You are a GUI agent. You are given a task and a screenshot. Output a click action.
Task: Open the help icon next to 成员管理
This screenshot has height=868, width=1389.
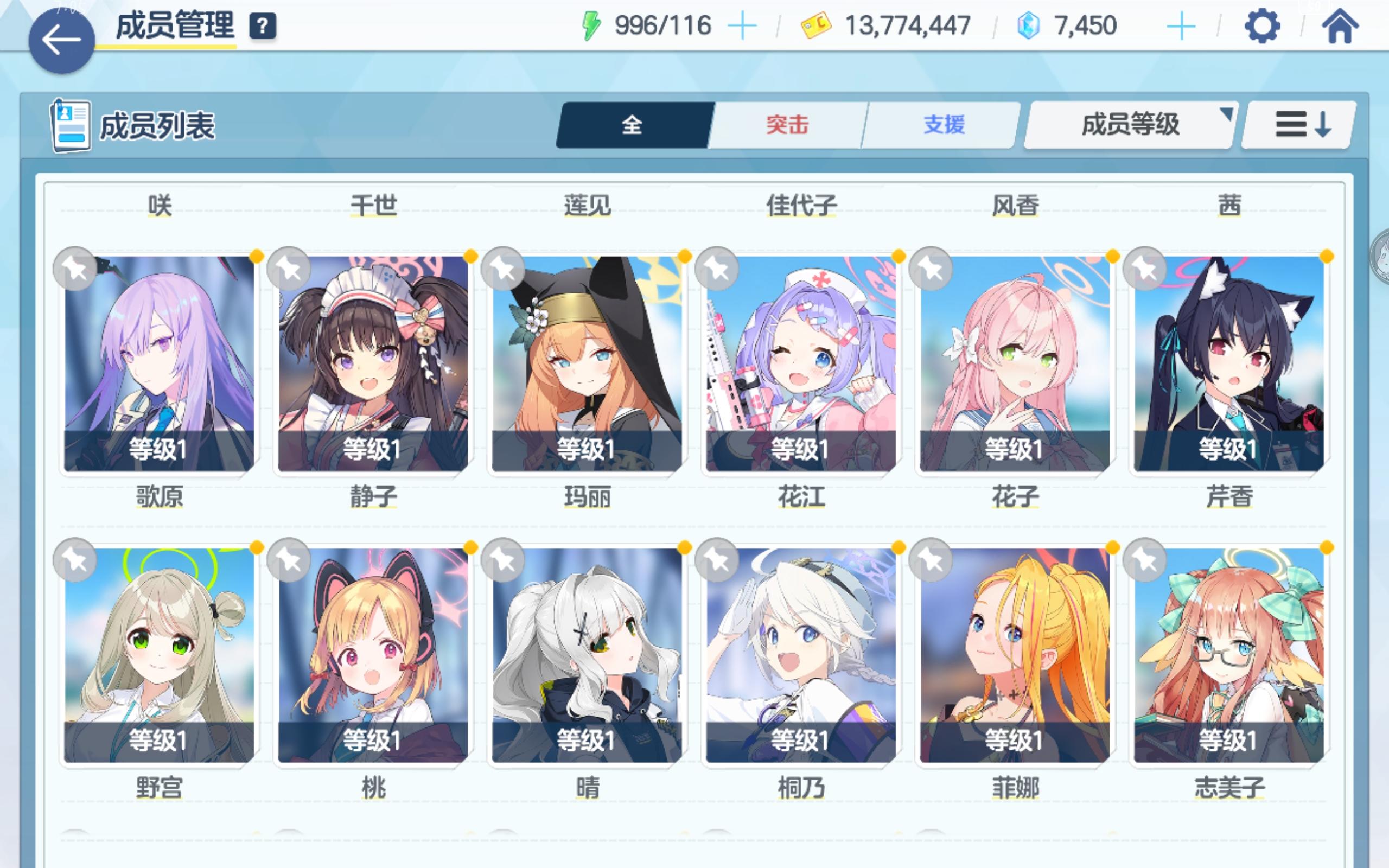[x=262, y=25]
